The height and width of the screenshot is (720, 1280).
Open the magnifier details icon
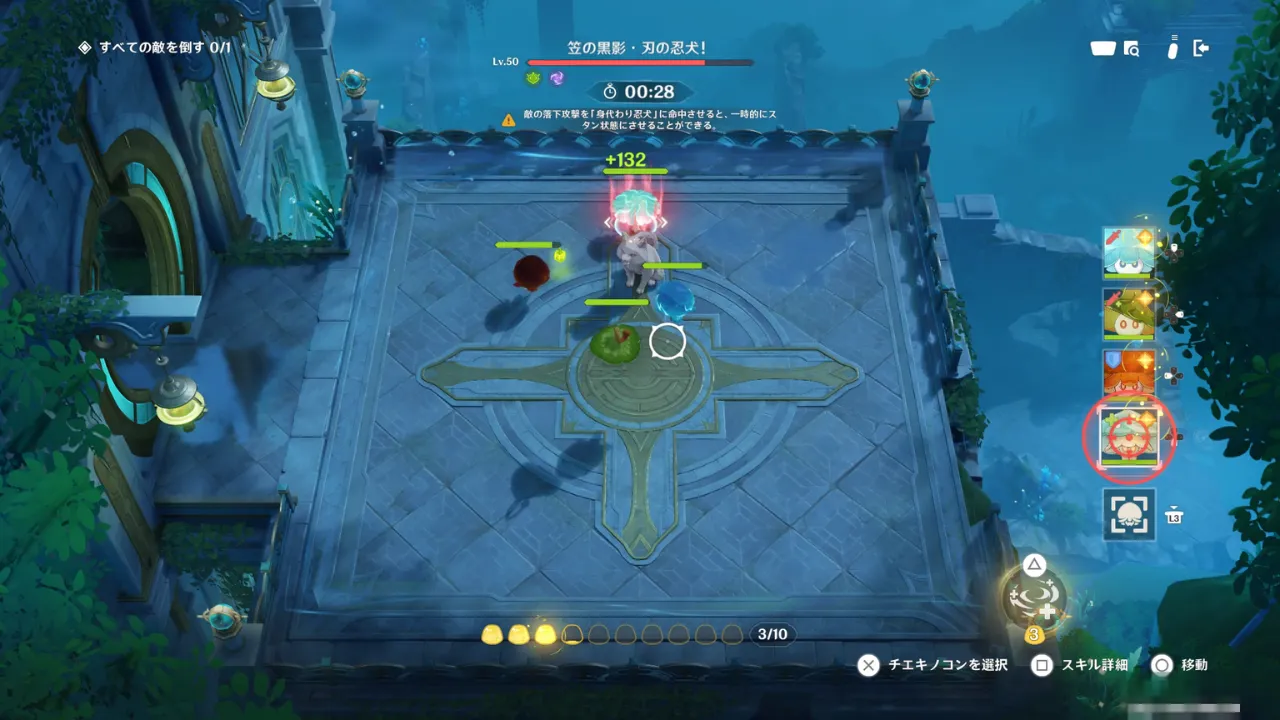(x=1131, y=48)
